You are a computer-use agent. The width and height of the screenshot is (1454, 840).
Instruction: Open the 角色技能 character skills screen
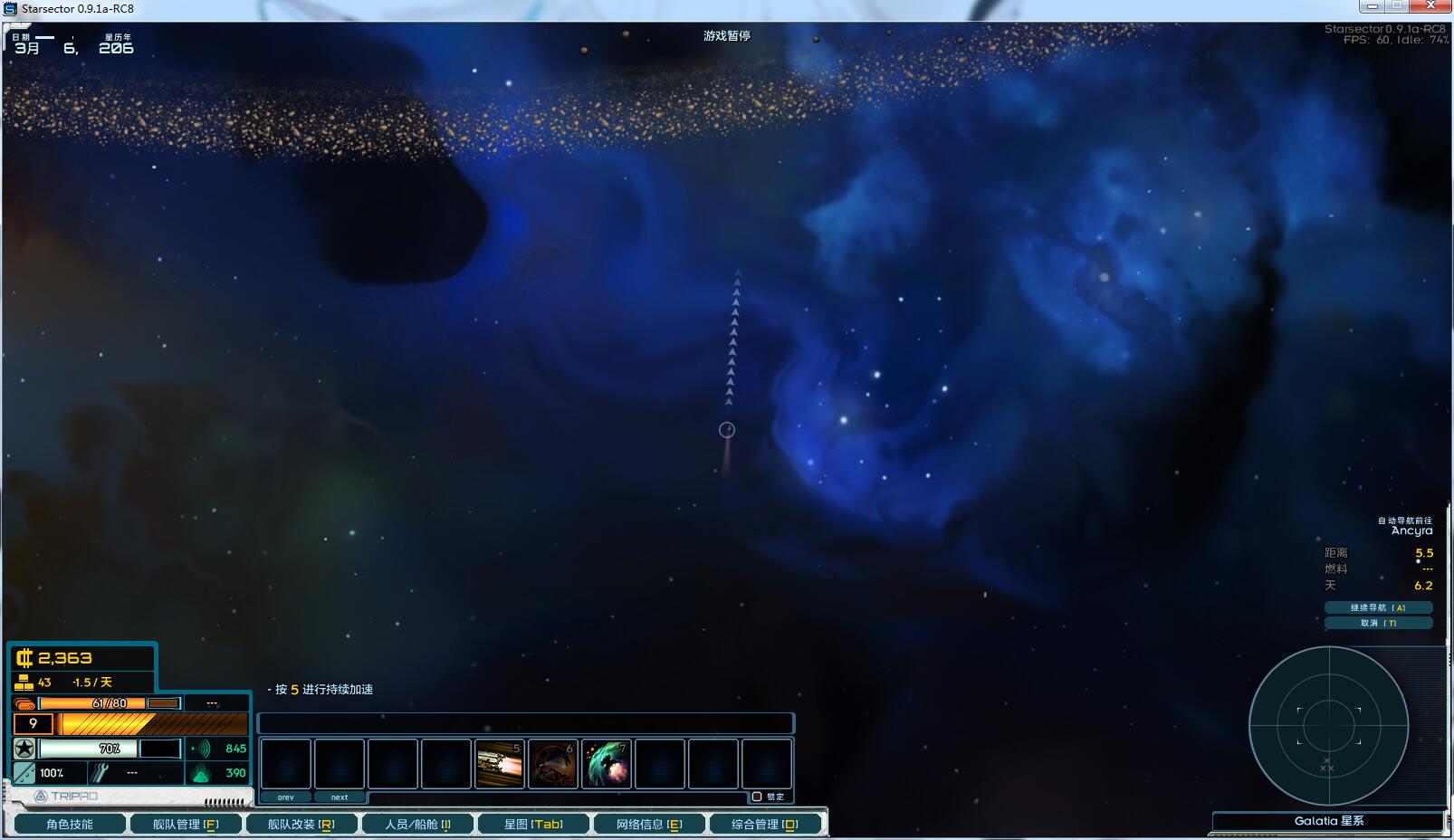pos(70,824)
